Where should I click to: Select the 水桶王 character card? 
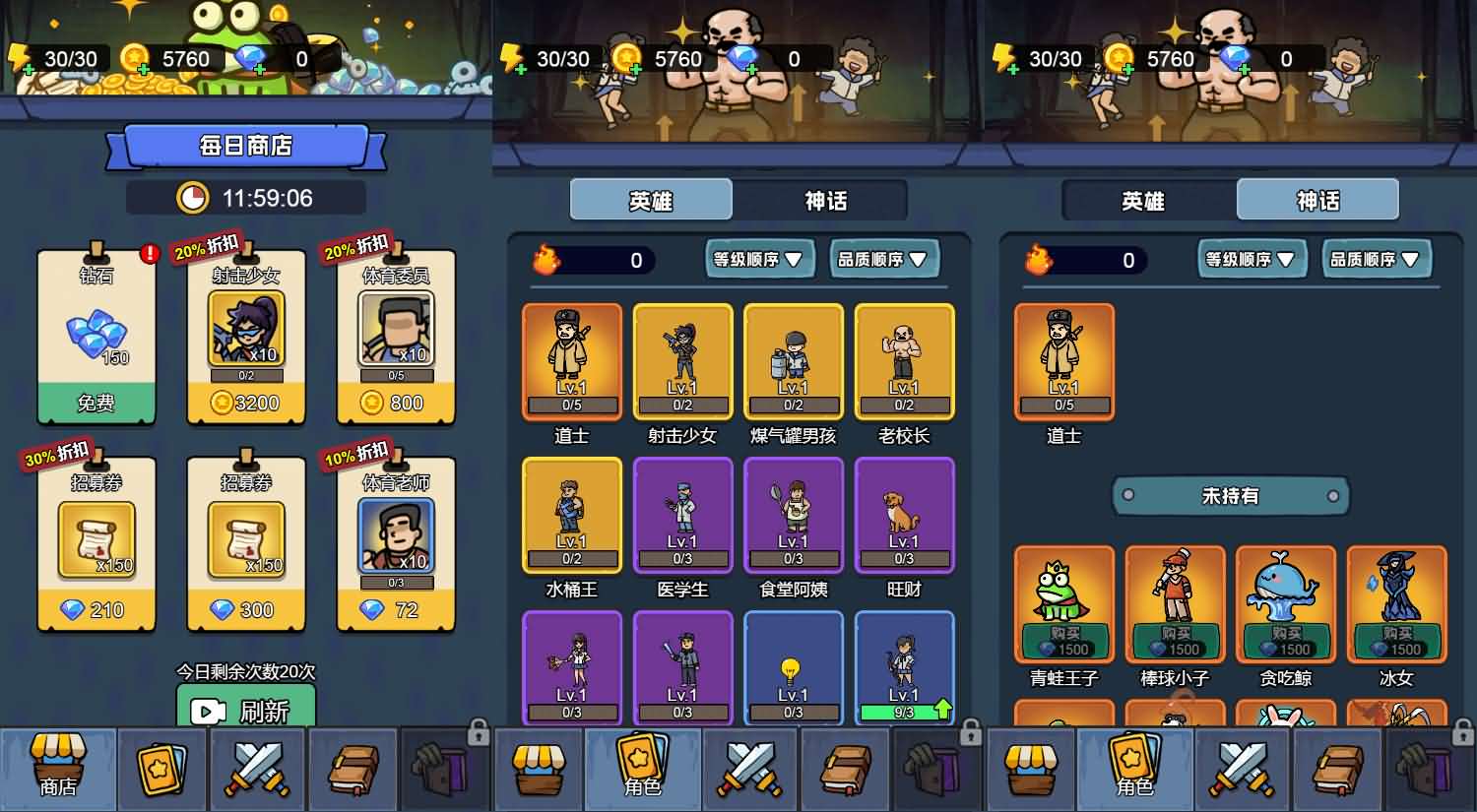coord(571,515)
